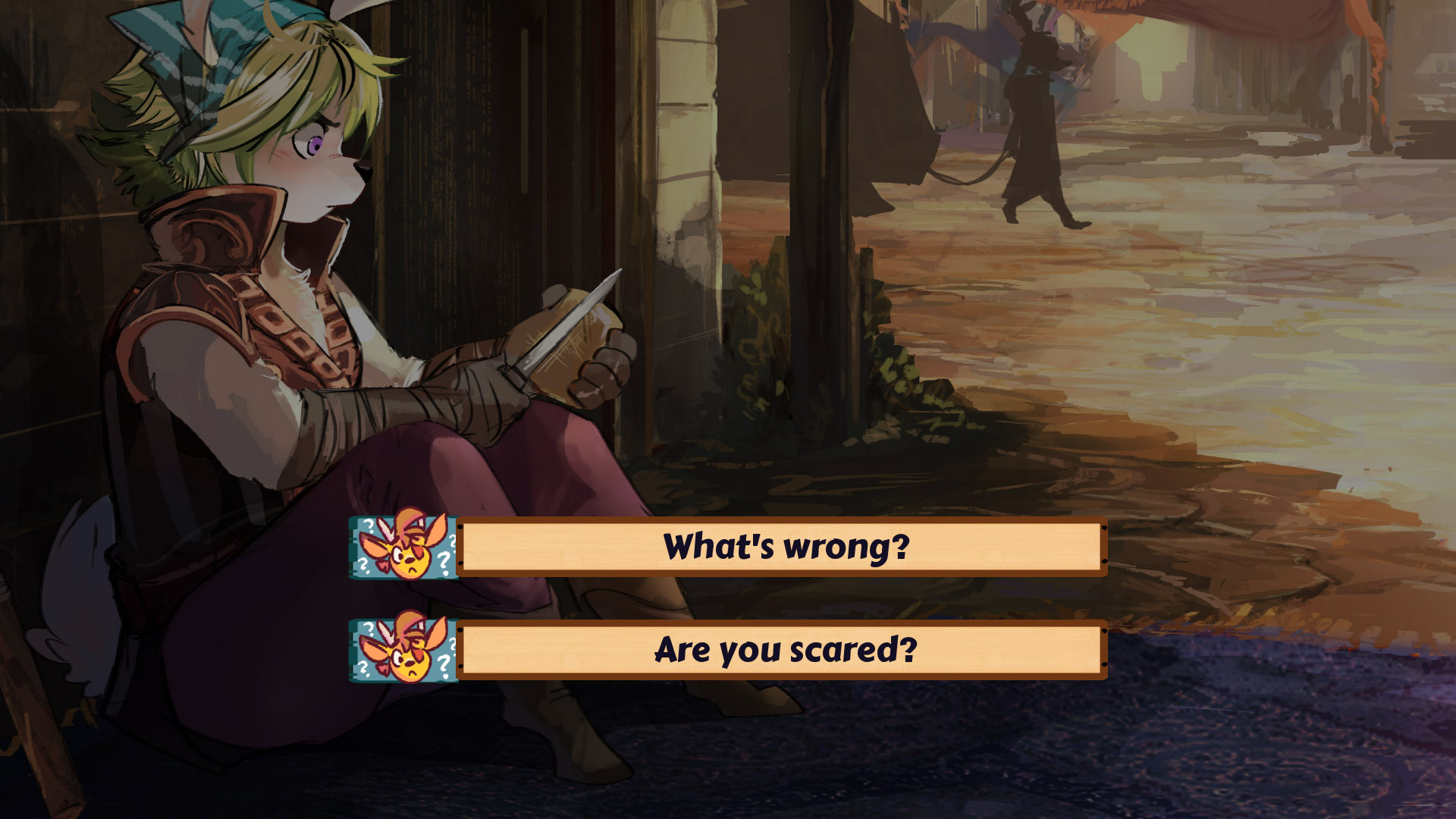This screenshot has width=1456, height=819.
Task: Click the confused deer portrait beside "What's wrong?"
Action: (x=403, y=549)
